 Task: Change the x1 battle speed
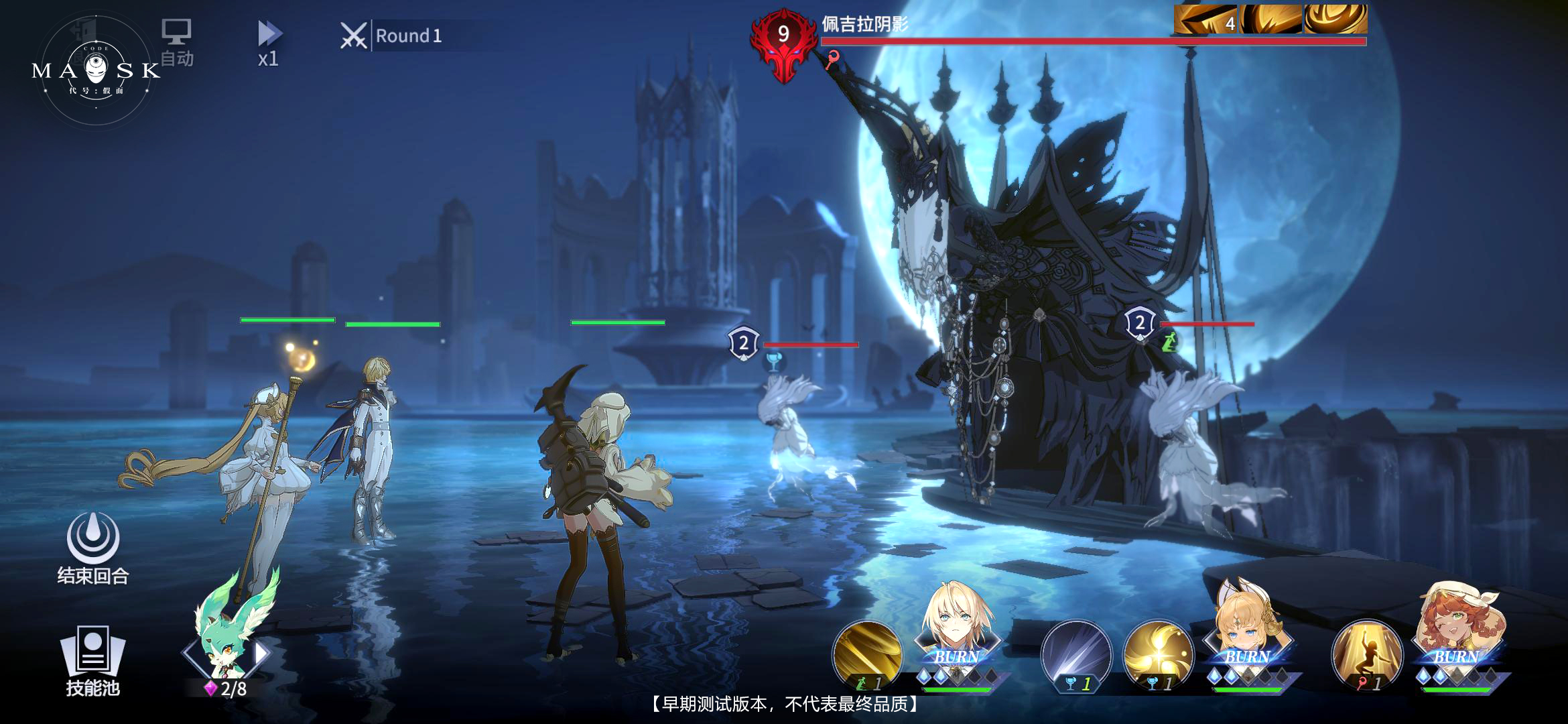(x=269, y=43)
